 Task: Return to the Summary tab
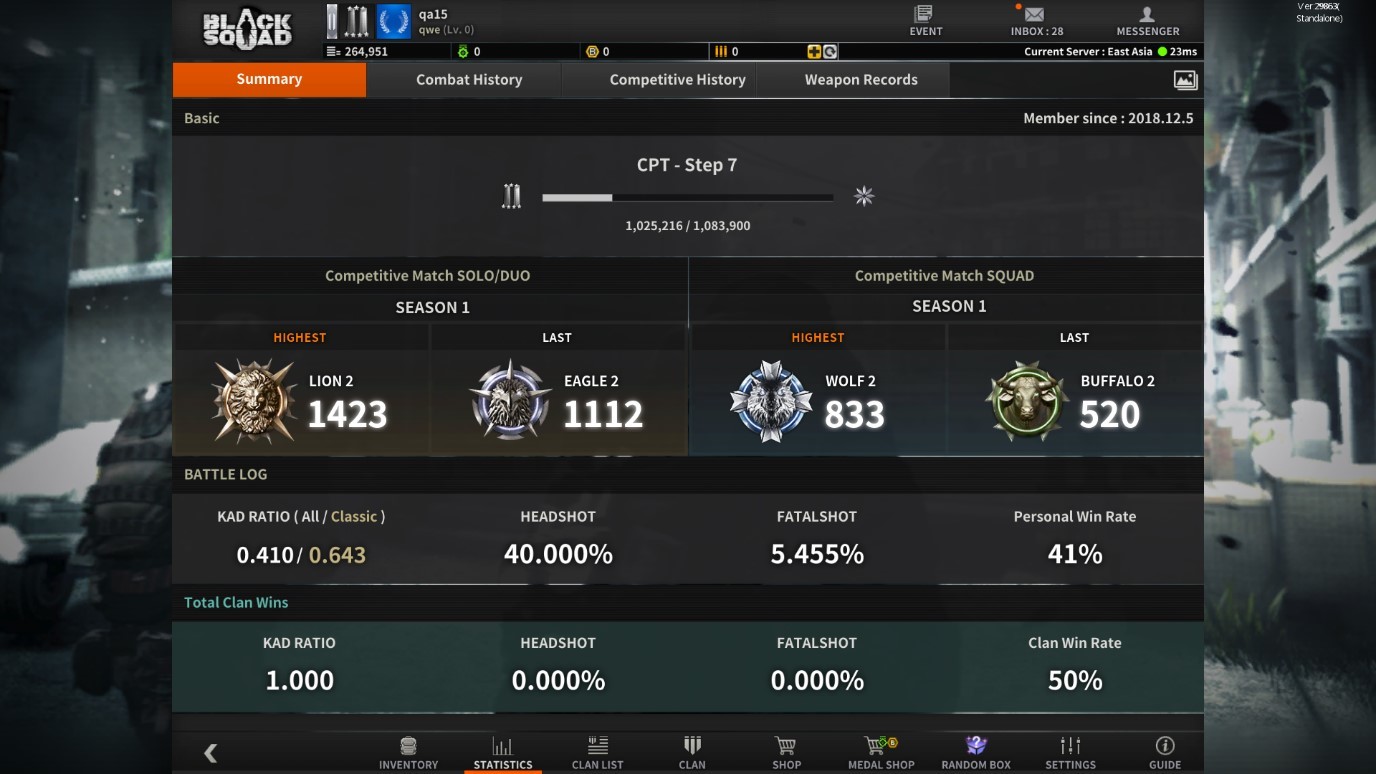pos(269,79)
